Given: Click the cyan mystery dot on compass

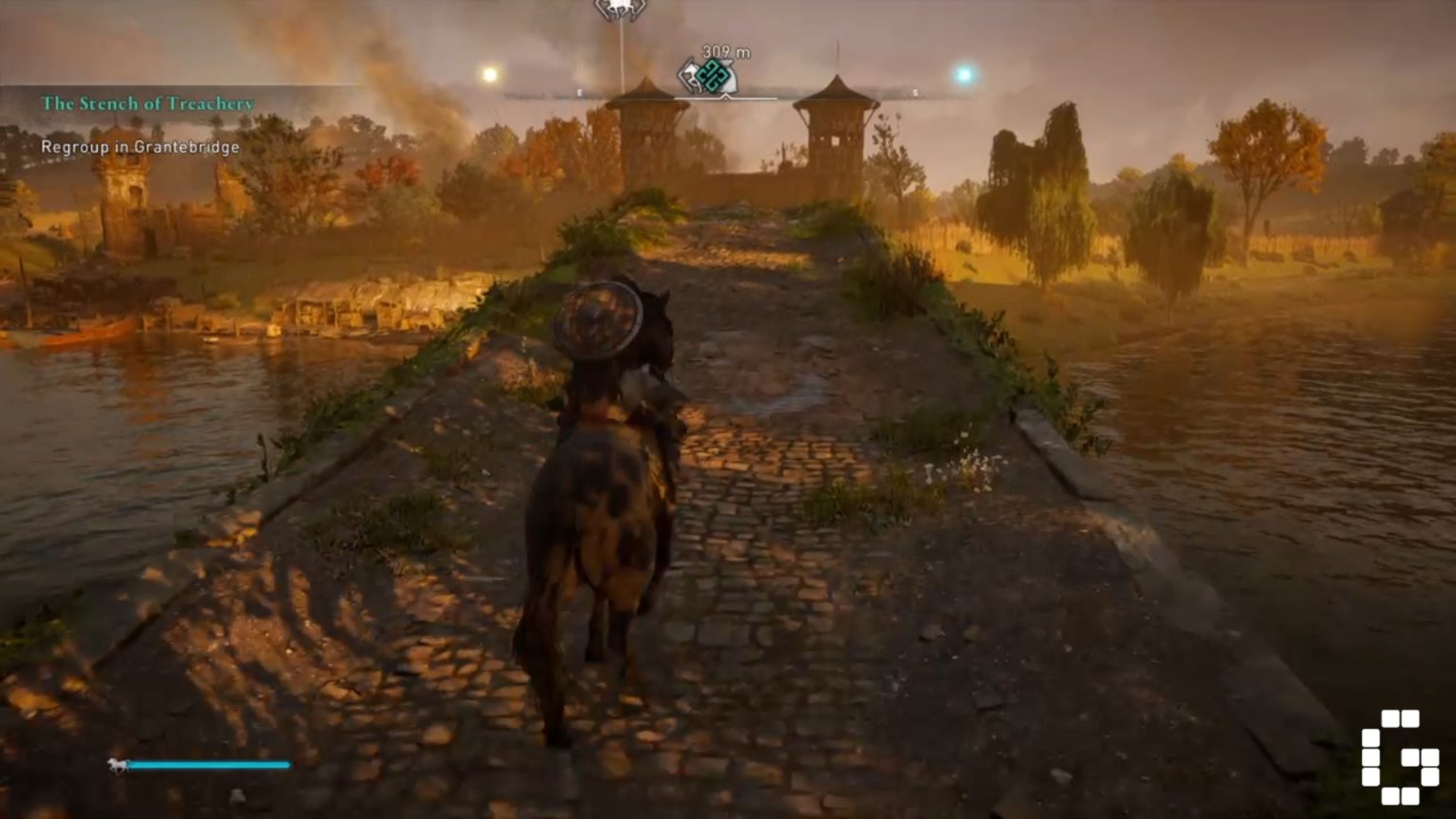Looking at the screenshot, I should point(964,74).
